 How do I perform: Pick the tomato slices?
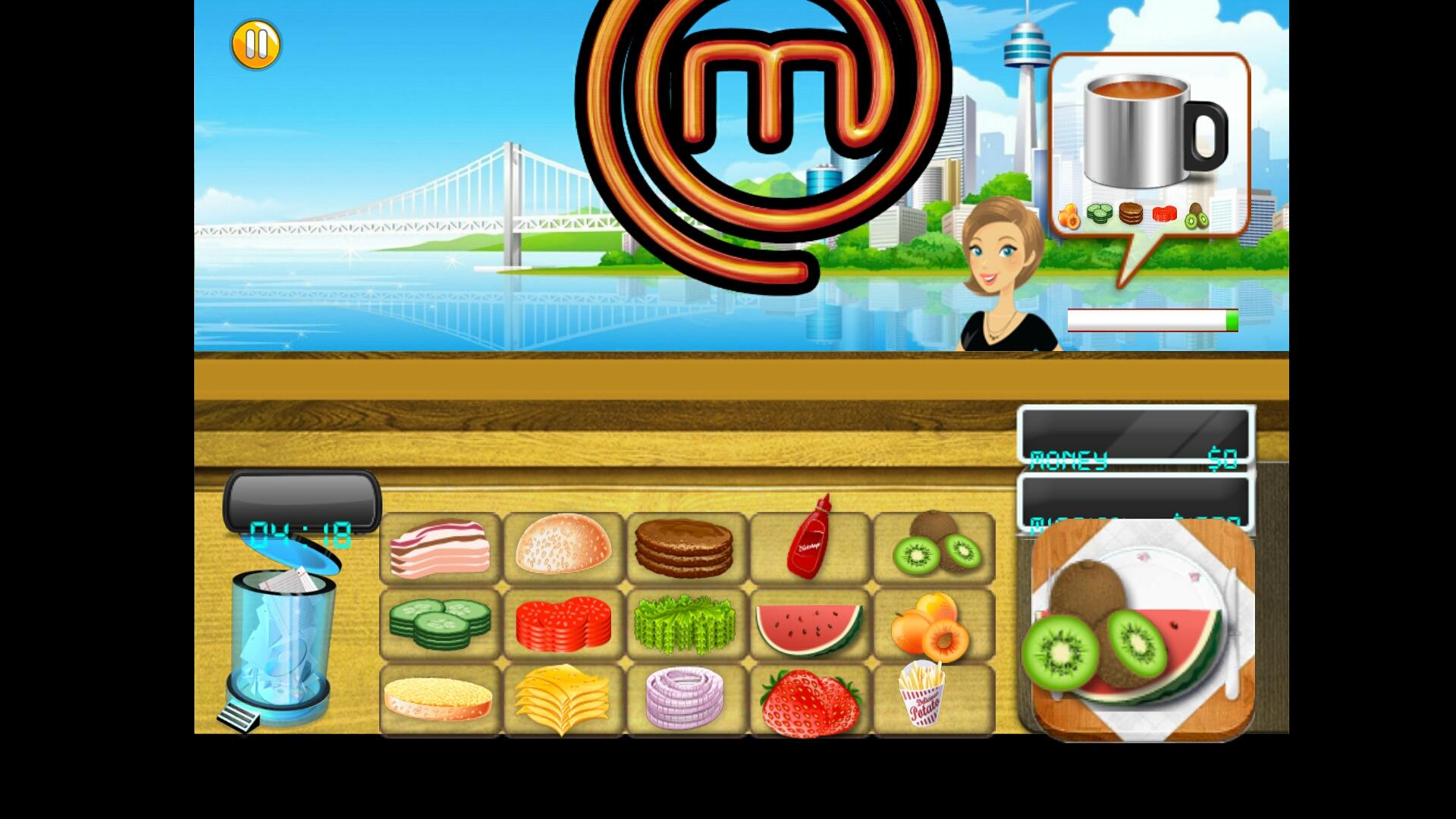(563, 623)
